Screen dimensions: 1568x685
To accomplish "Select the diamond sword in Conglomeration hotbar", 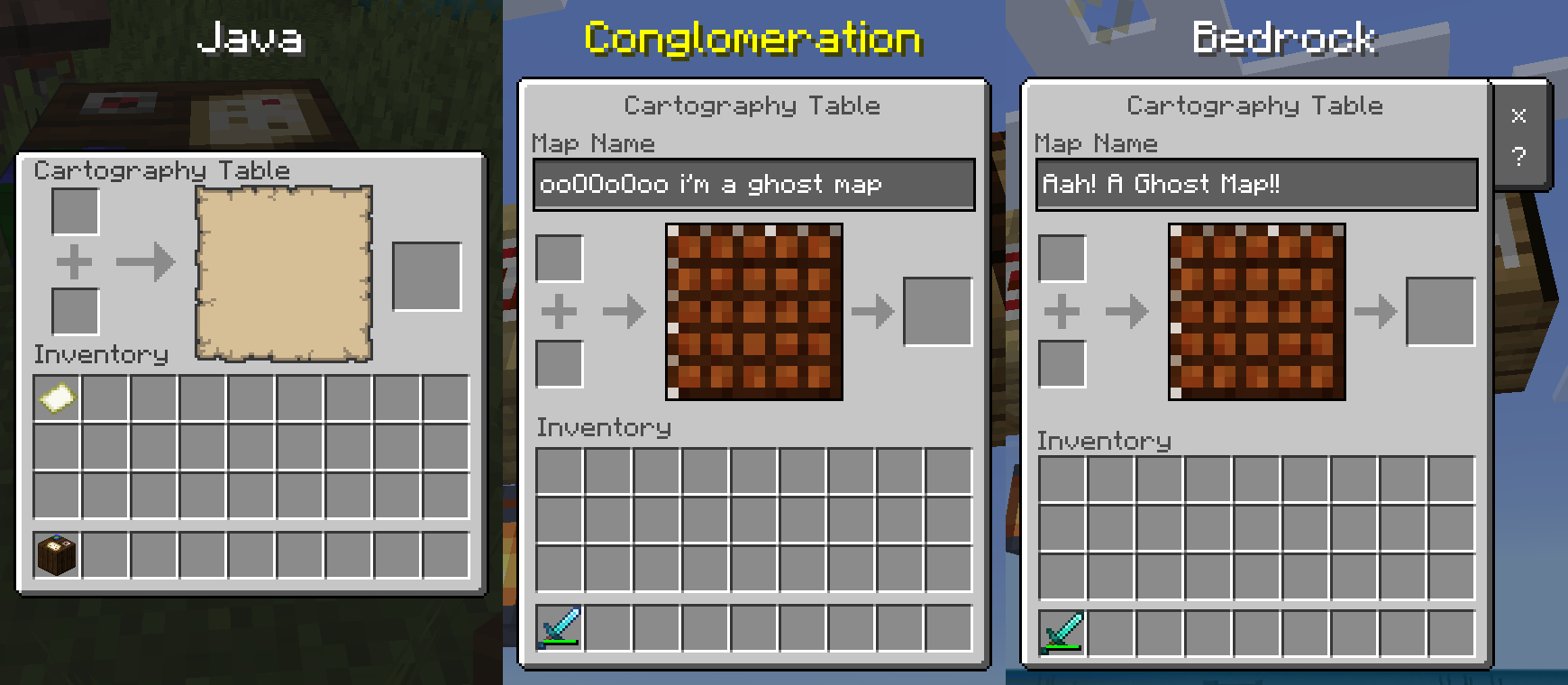I will pos(559,626).
